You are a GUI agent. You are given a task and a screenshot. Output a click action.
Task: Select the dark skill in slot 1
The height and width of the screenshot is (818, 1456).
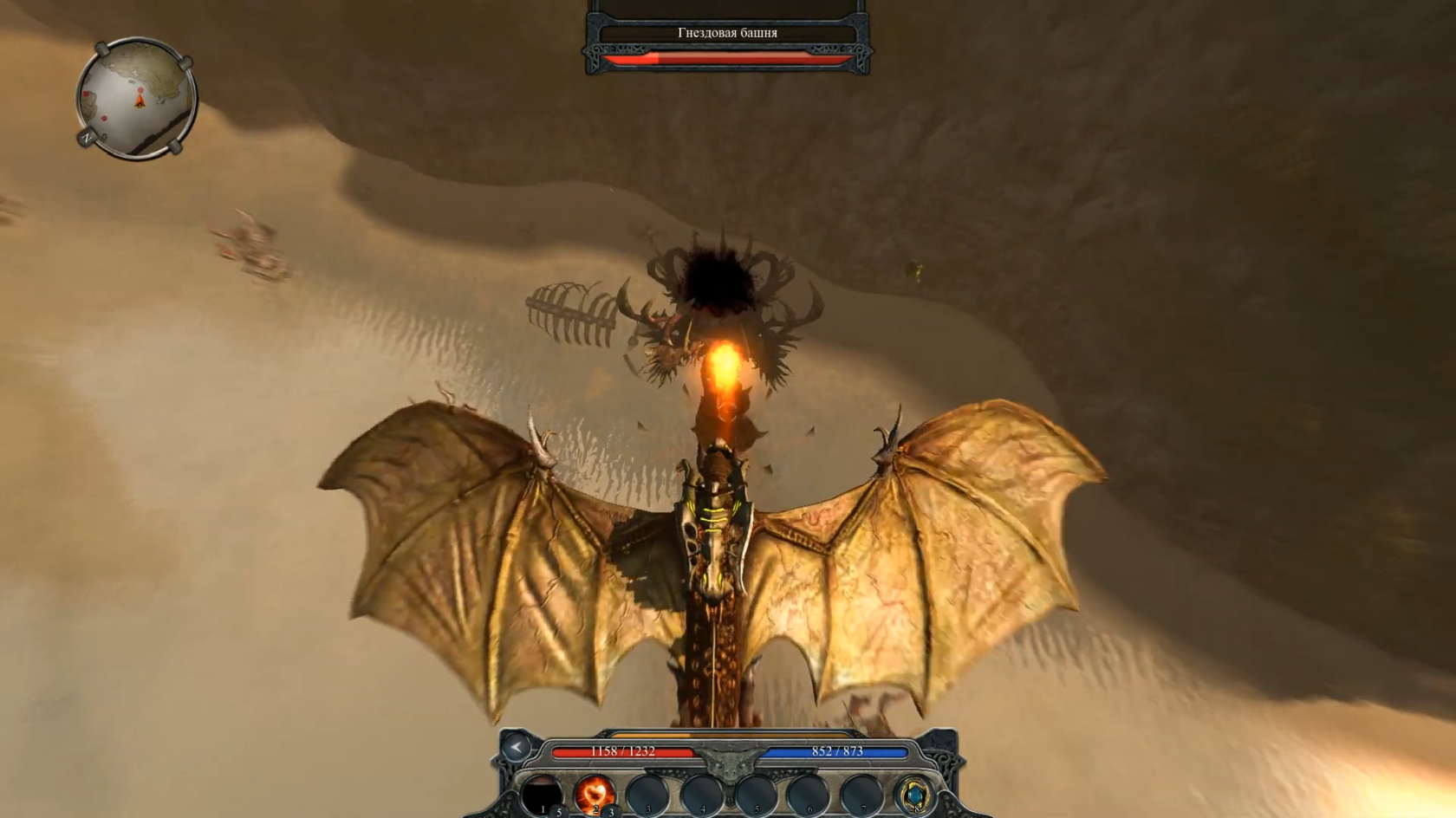pyautogui.click(x=542, y=793)
